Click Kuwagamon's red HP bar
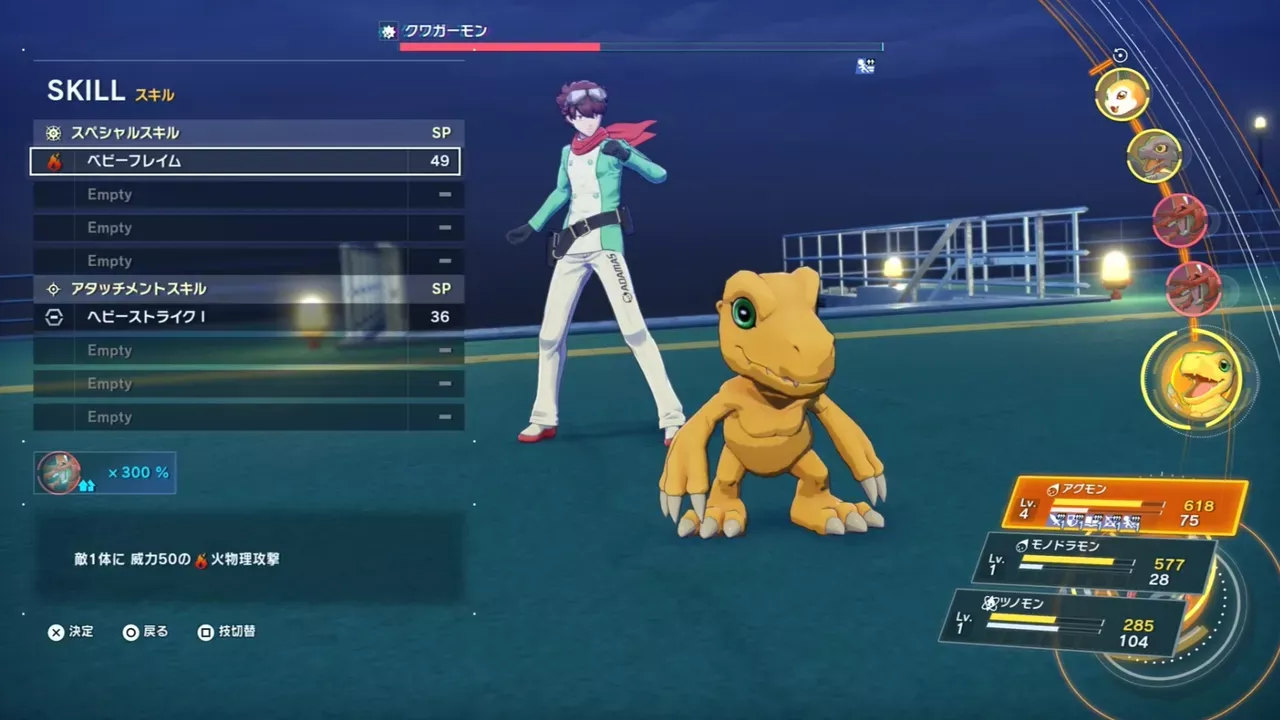The height and width of the screenshot is (720, 1280). pyautogui.click(x=500, y=46)
